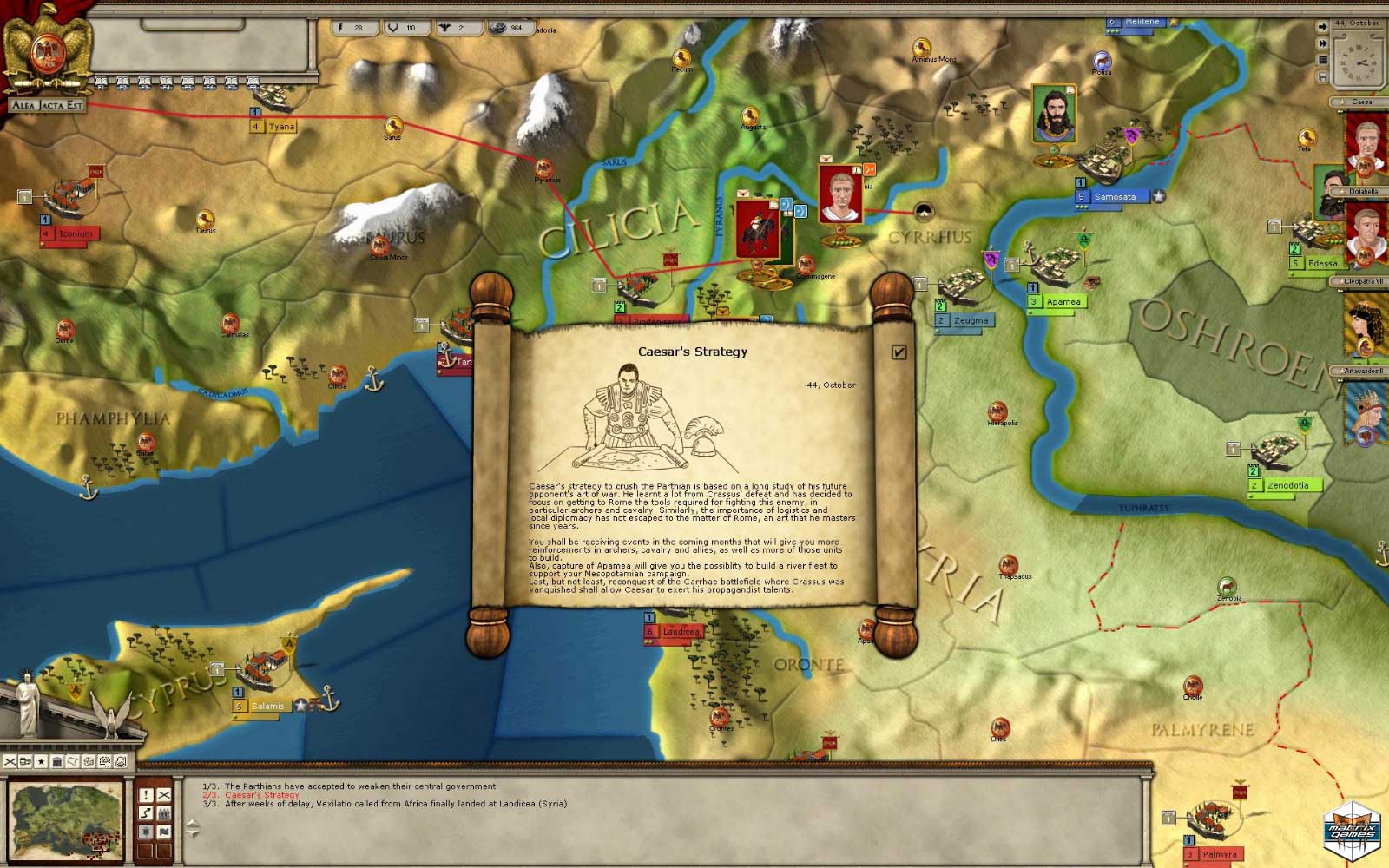The width and height of the screenshot is (1389, 868).
Task: Toggle the exclamation mark message filter
Action: tap(146, 794)
